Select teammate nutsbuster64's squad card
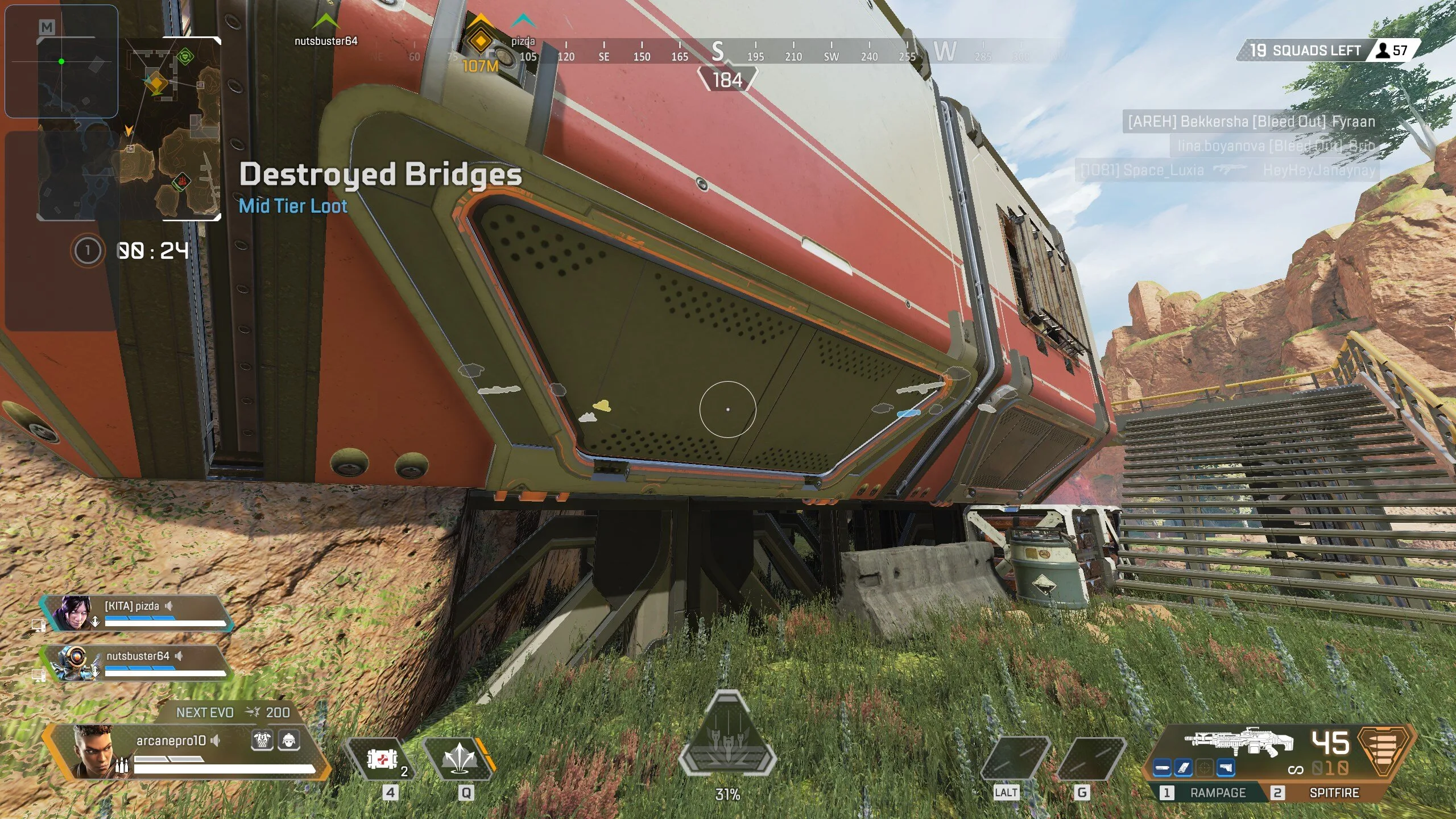This screenshot has width=1456, height=819. point(136,663)
